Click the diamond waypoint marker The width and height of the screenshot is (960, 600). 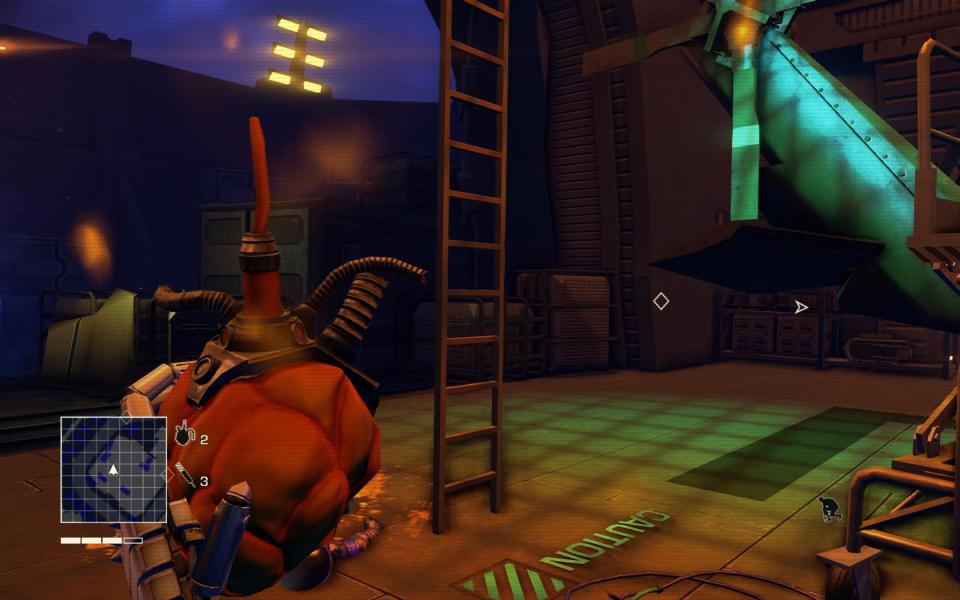[x=660, y=301]
